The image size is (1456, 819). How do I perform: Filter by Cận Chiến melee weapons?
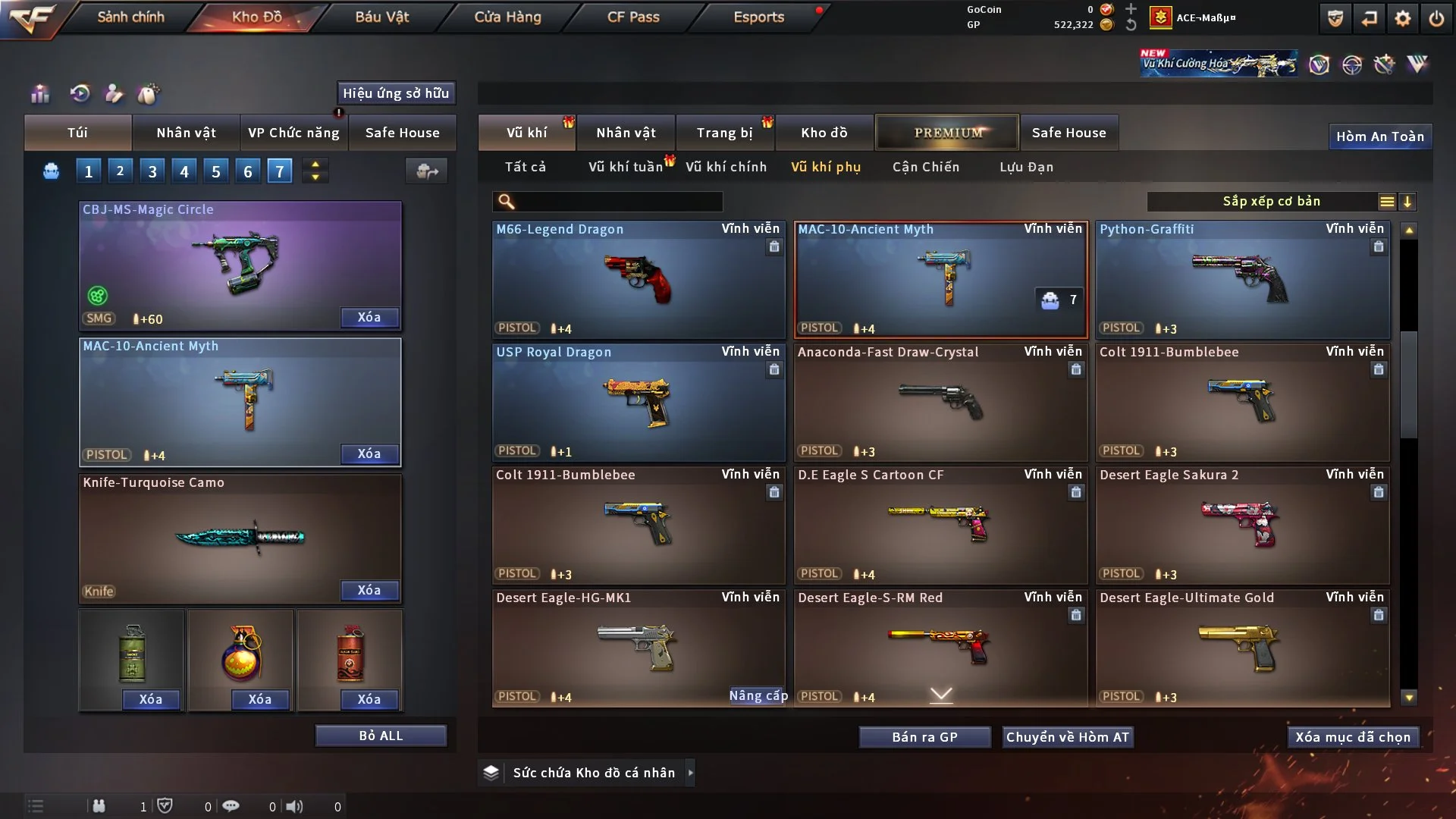click(x=925, y=167)
